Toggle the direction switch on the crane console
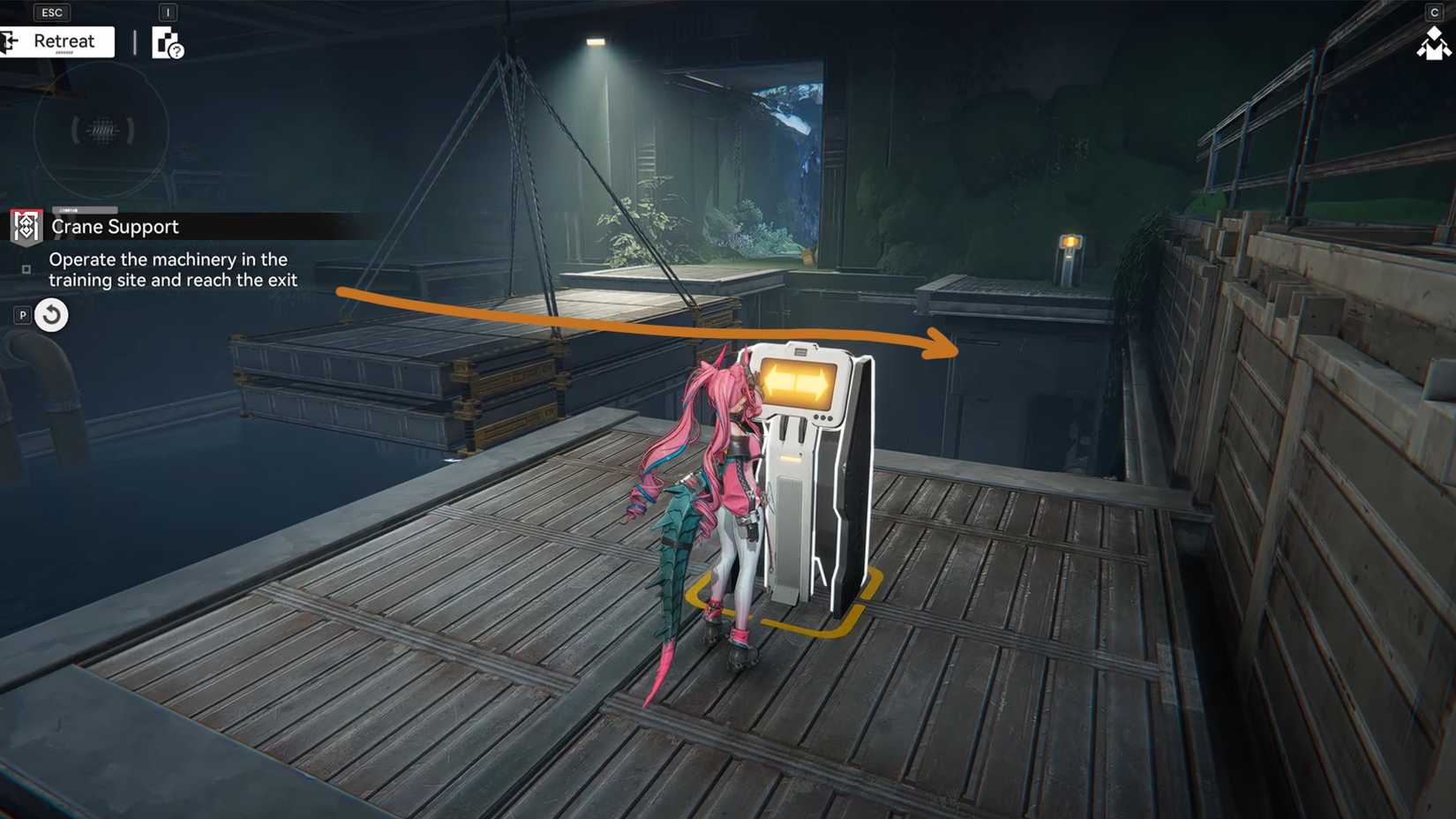 click(799, 381)
